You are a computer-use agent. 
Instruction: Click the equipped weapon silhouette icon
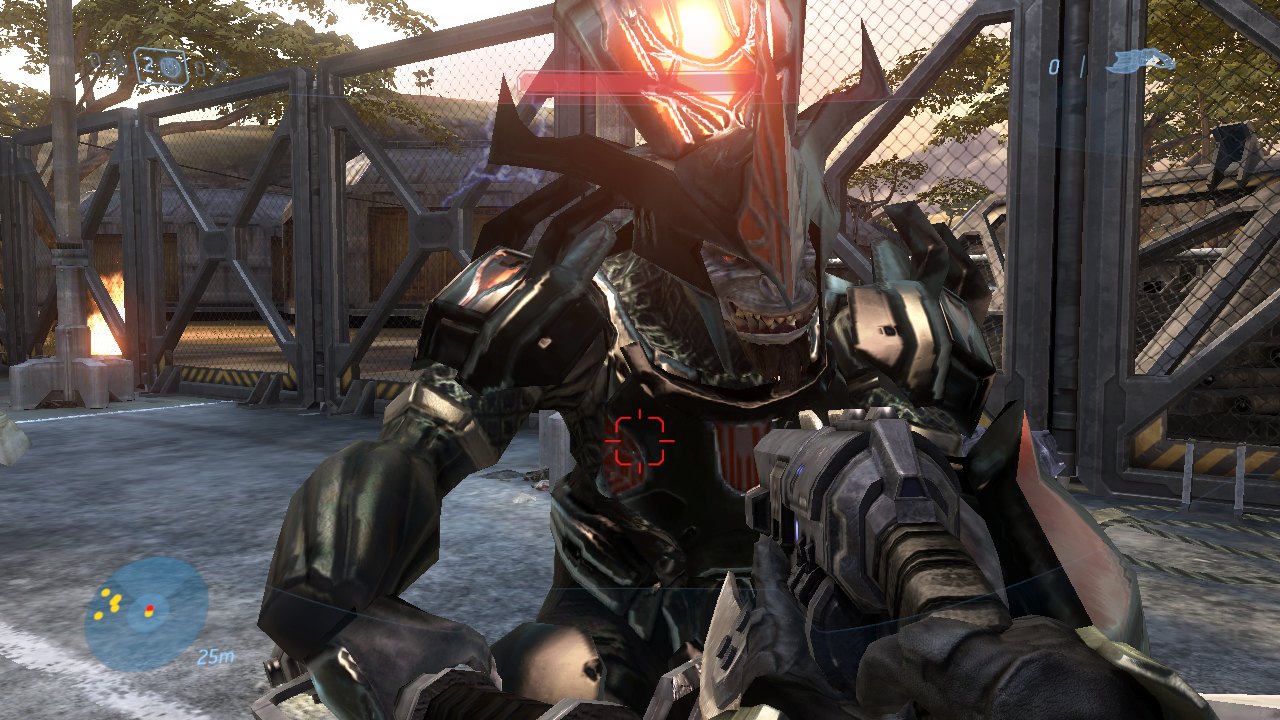(x=1140, y=62)
